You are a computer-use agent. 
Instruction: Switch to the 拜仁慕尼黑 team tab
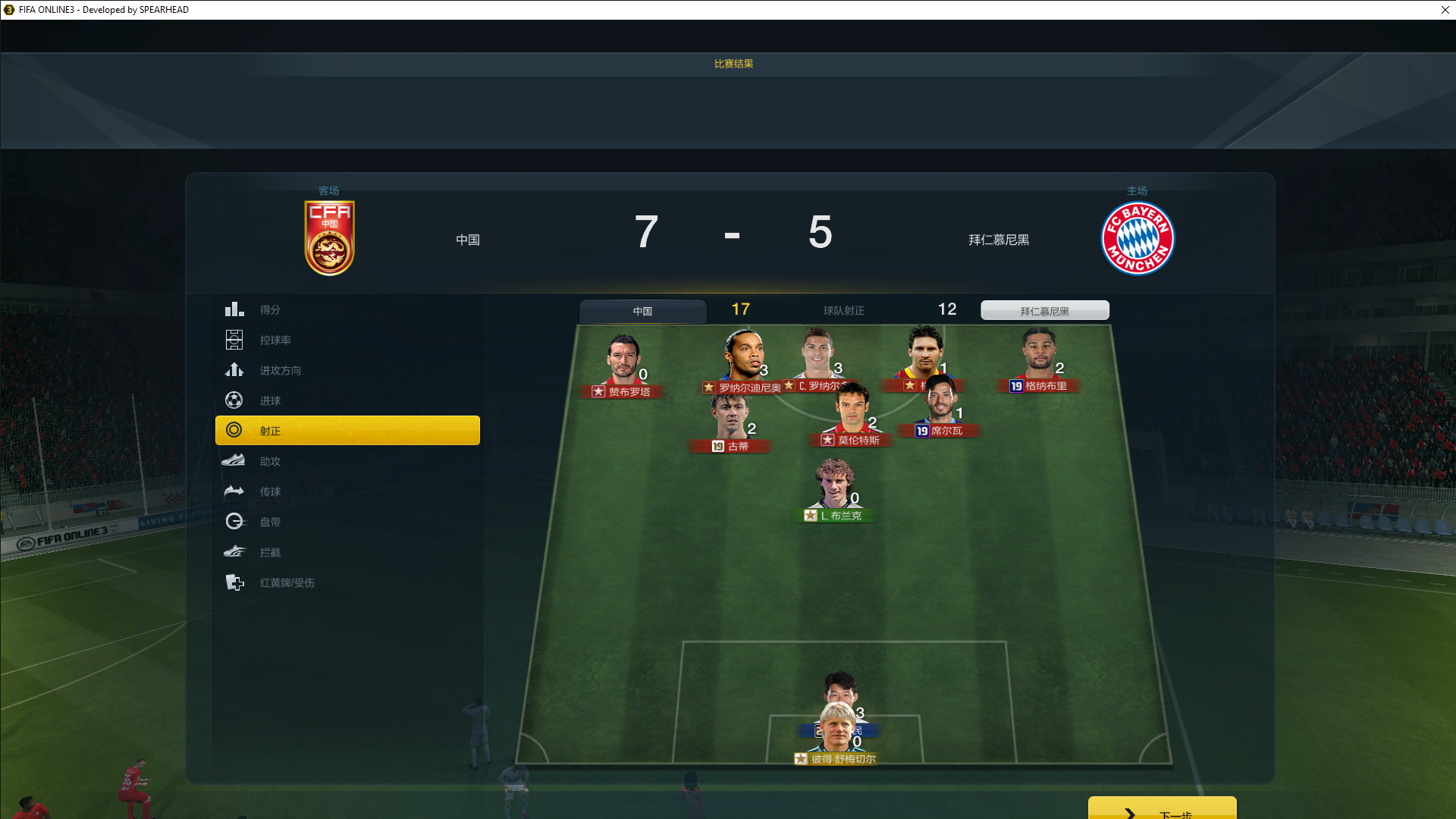point(1044,311)
